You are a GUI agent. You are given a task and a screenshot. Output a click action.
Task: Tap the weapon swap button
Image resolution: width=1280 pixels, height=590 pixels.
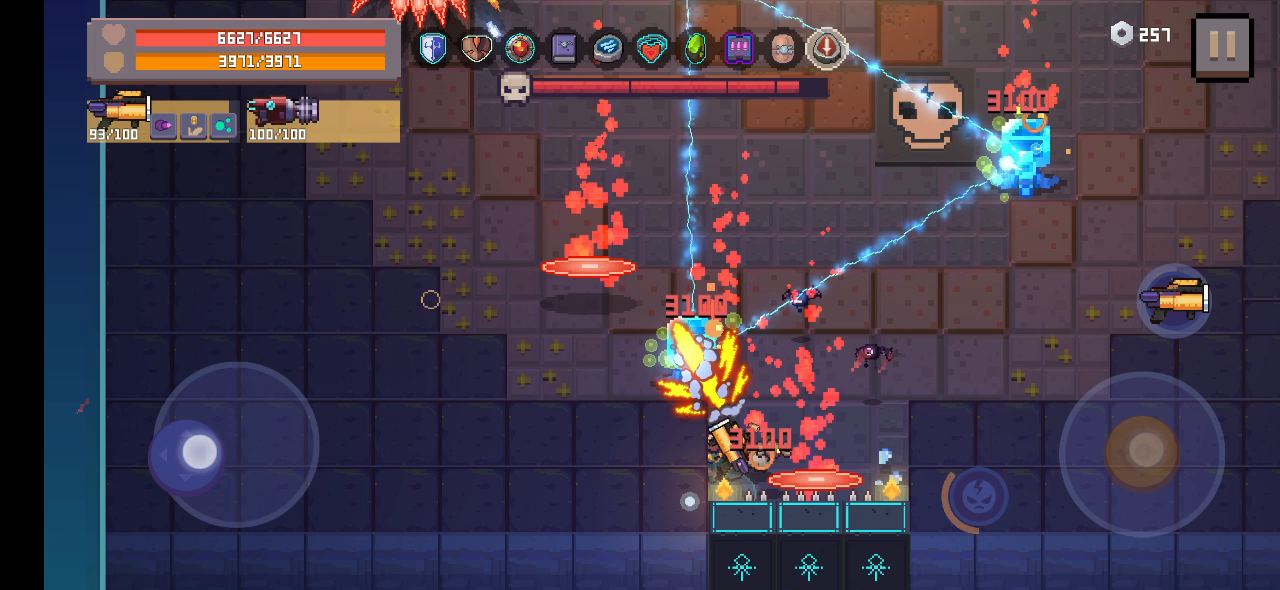click(1175, 300)
